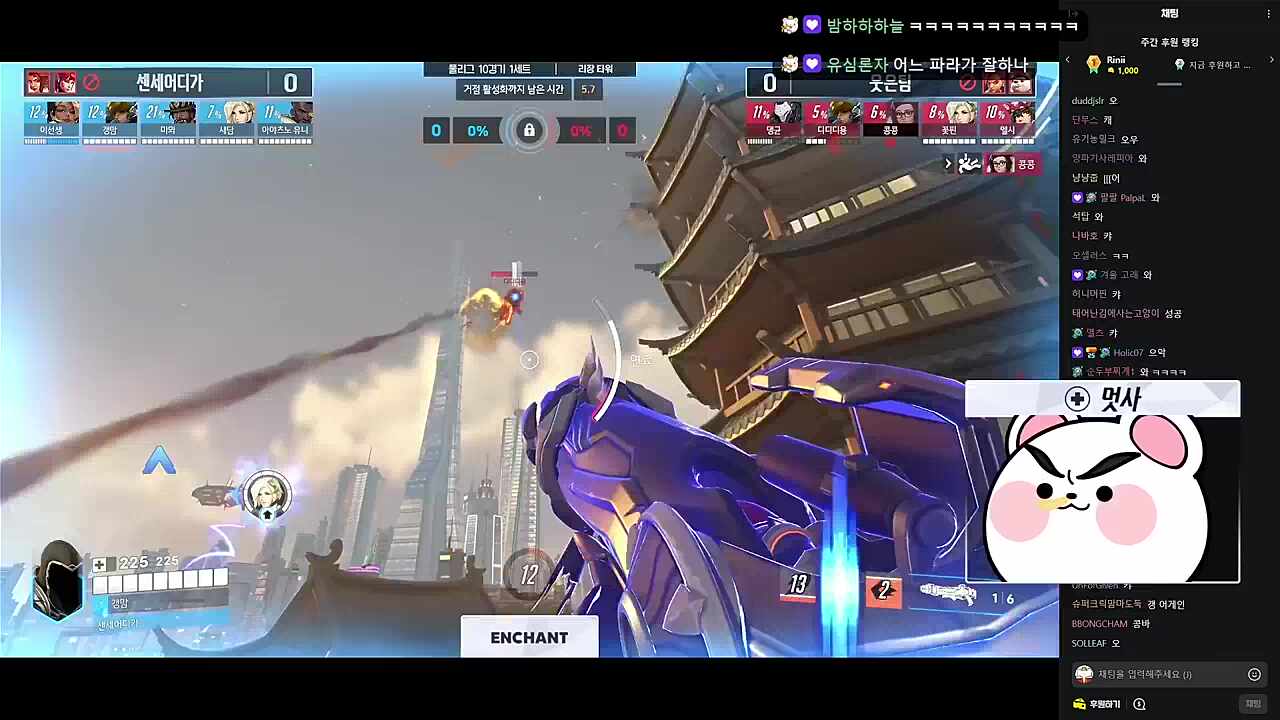Click the cat badge beside 밤하하늘

790,24
